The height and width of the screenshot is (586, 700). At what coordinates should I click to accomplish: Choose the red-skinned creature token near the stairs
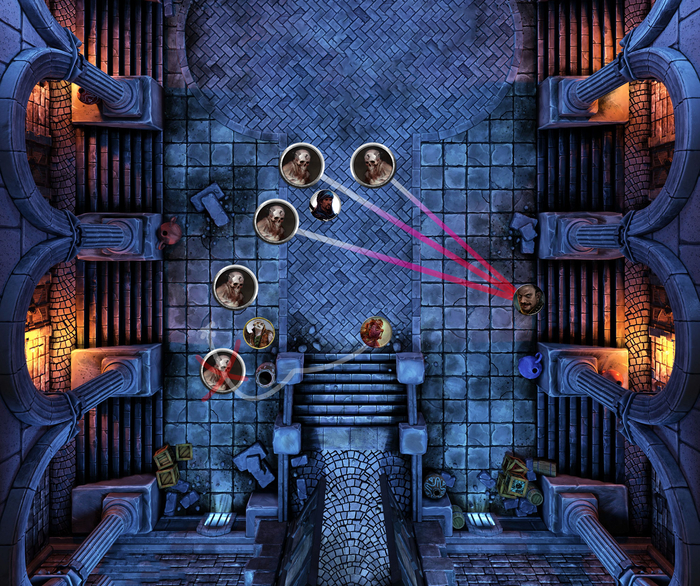coord(375,332)
